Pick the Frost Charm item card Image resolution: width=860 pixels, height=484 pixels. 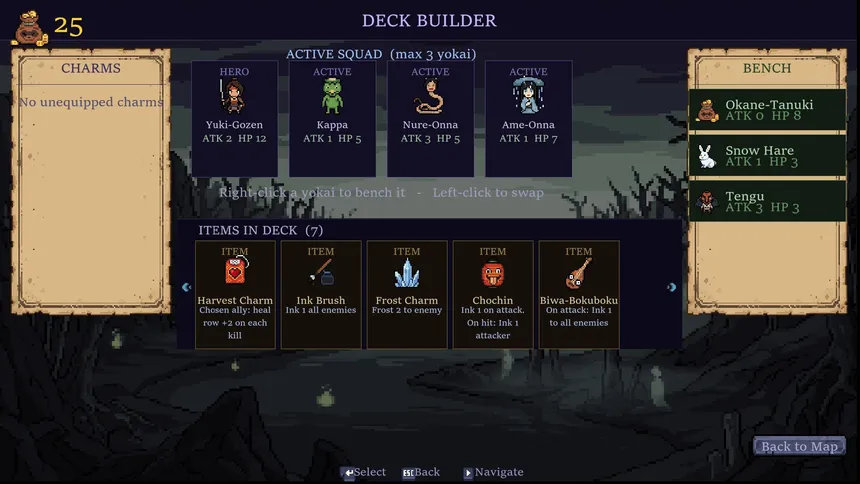[x=407, y=294]
